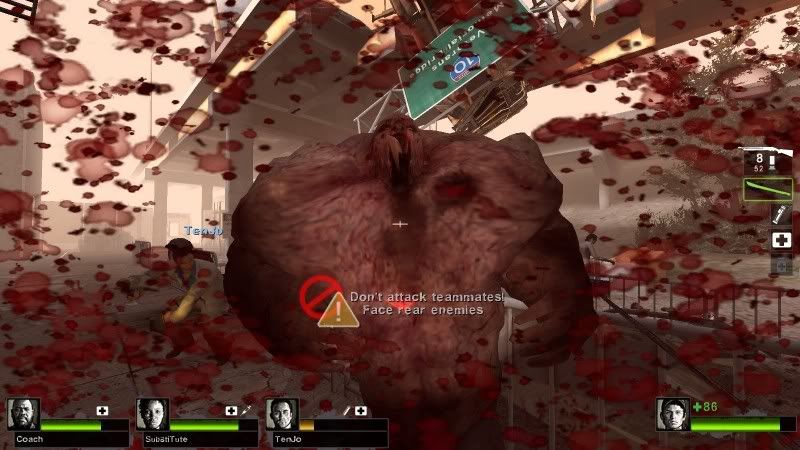Click Coach's teammate portrait
The height and width of the screenshot is (450, 800).
point(23,414)
